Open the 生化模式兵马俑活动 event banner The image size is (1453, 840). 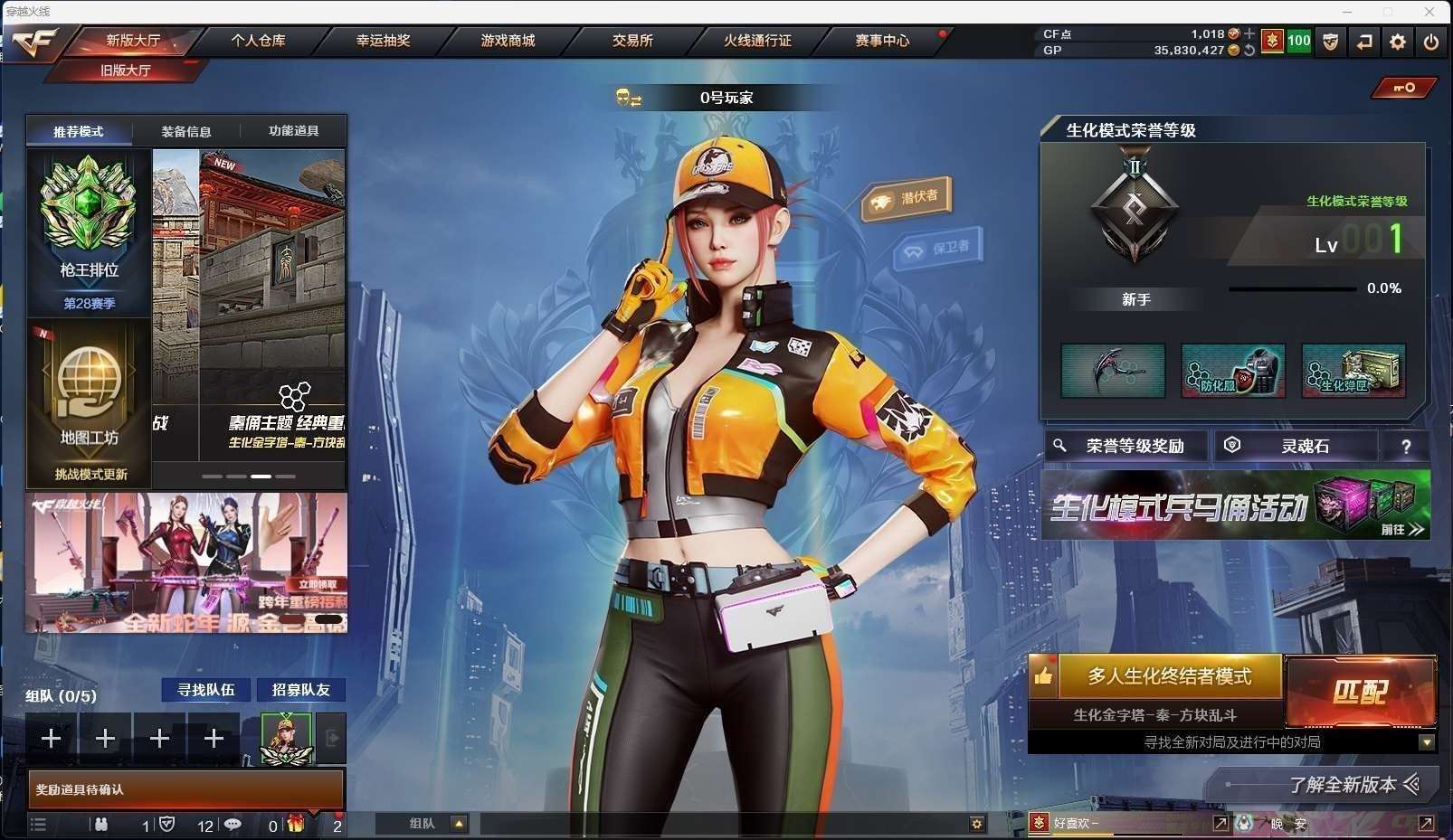tap(1236, 506)
